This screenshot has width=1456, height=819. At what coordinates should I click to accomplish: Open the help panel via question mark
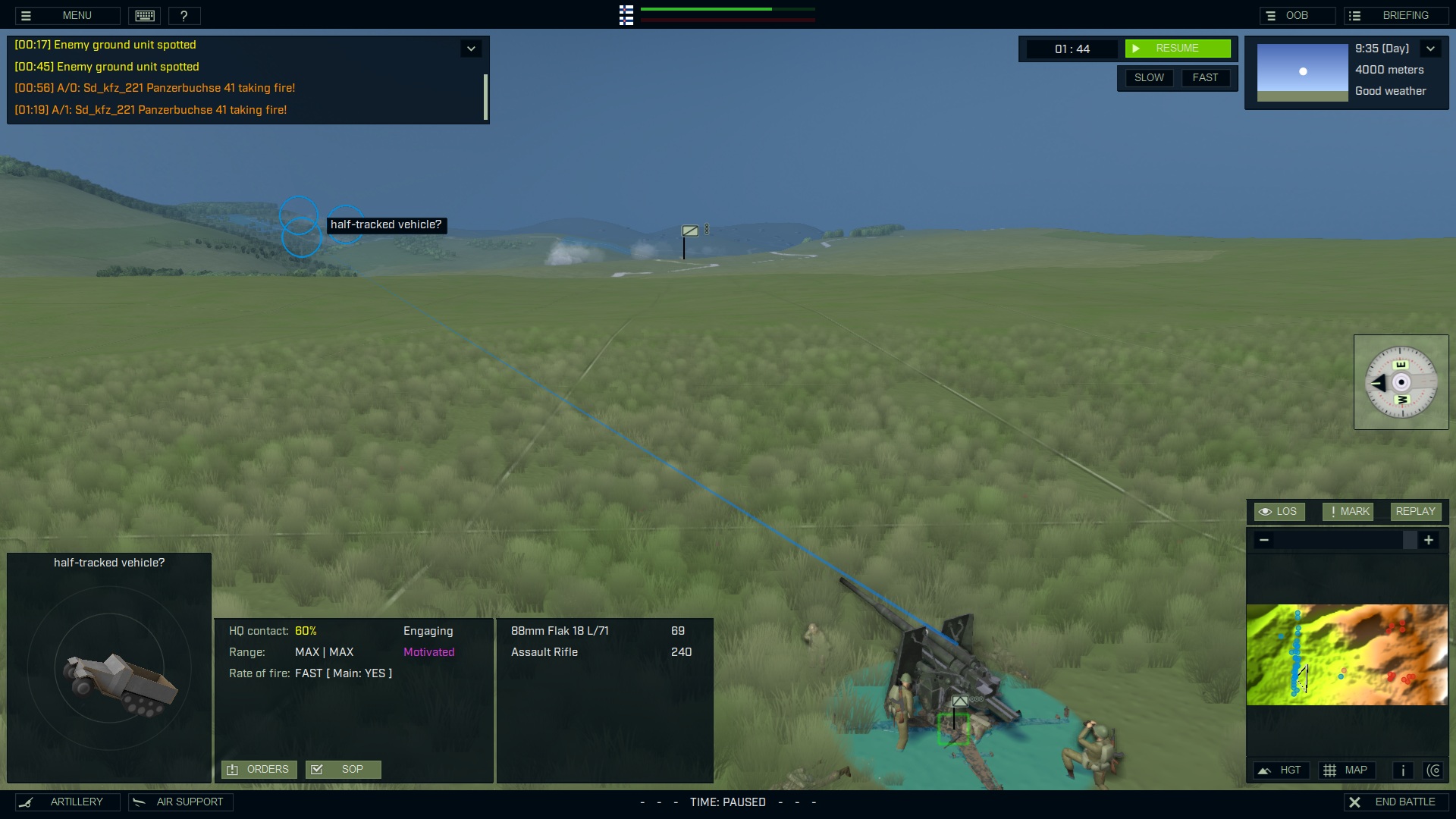184,15
